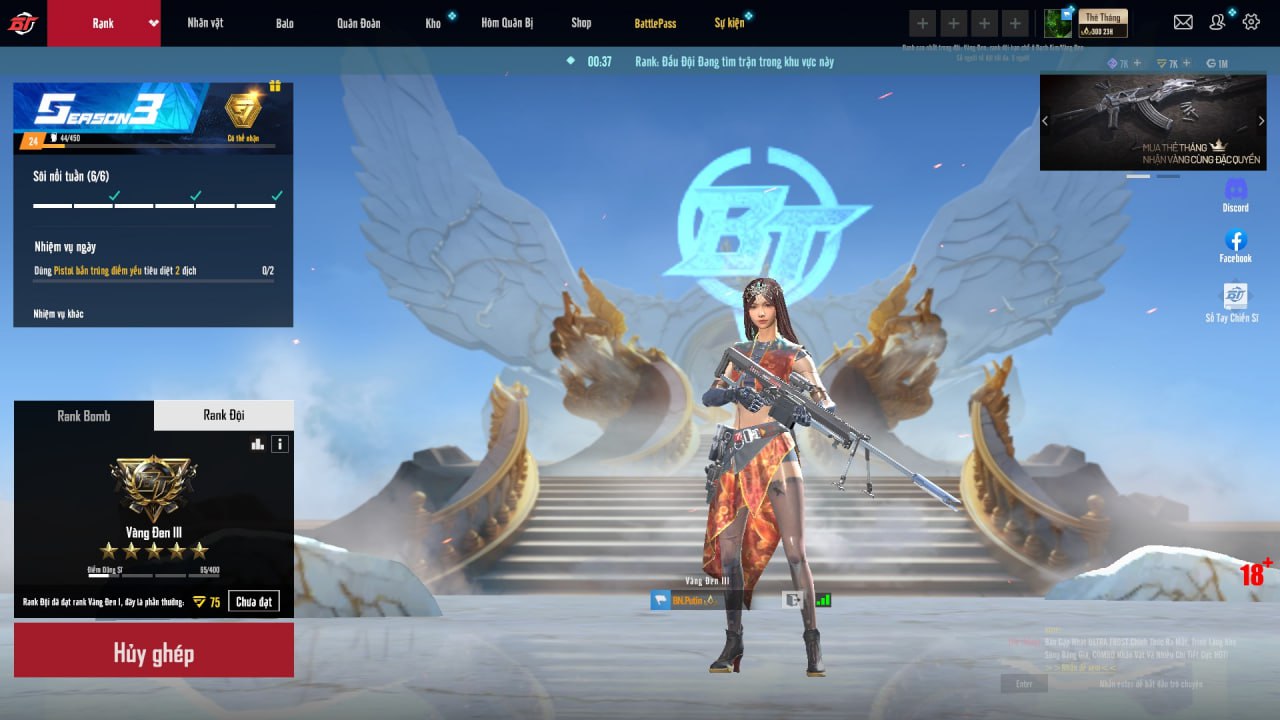The image size is (1280, 720).
Task: Open the mail inbox
Action: tap(1183, 22)
